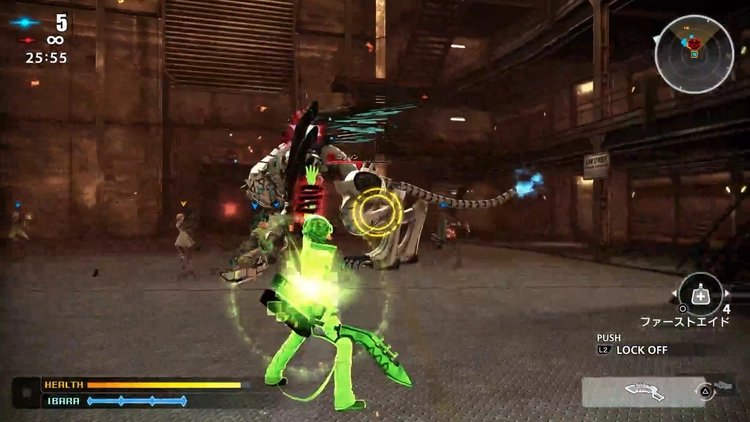Viewport: 750px width, 422px height.
Task: Use the First Aid kit item icon
Action: tap(700, 294)
